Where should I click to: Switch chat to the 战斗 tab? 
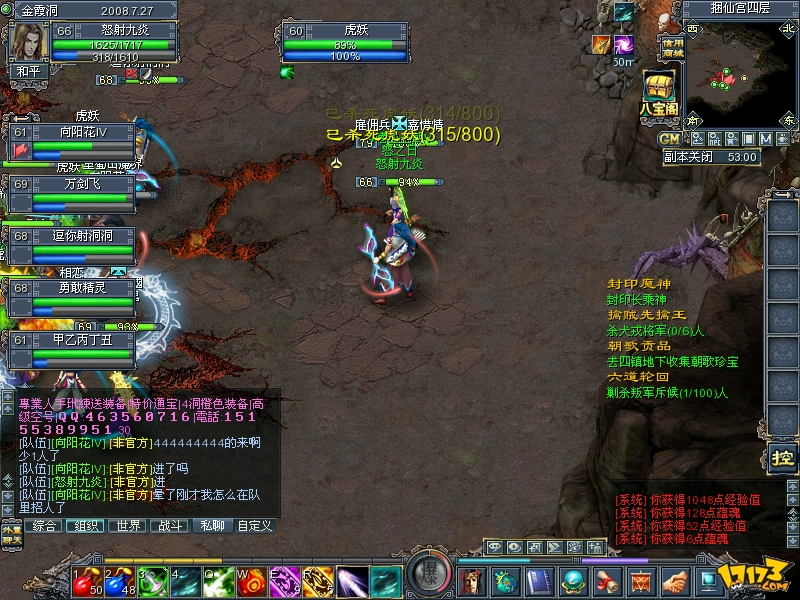pos(170,525)
